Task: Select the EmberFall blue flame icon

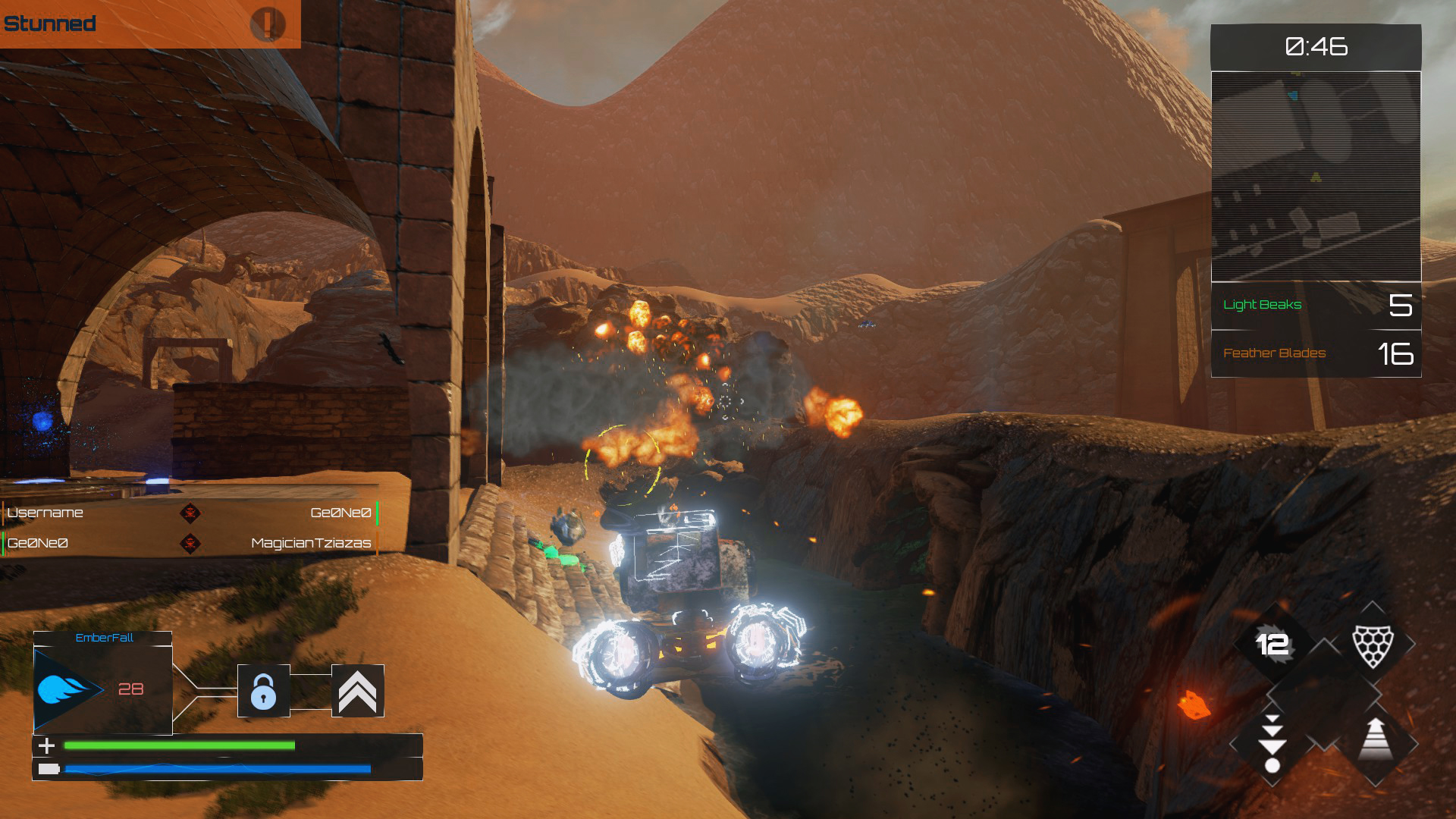Action: (67, 689)
